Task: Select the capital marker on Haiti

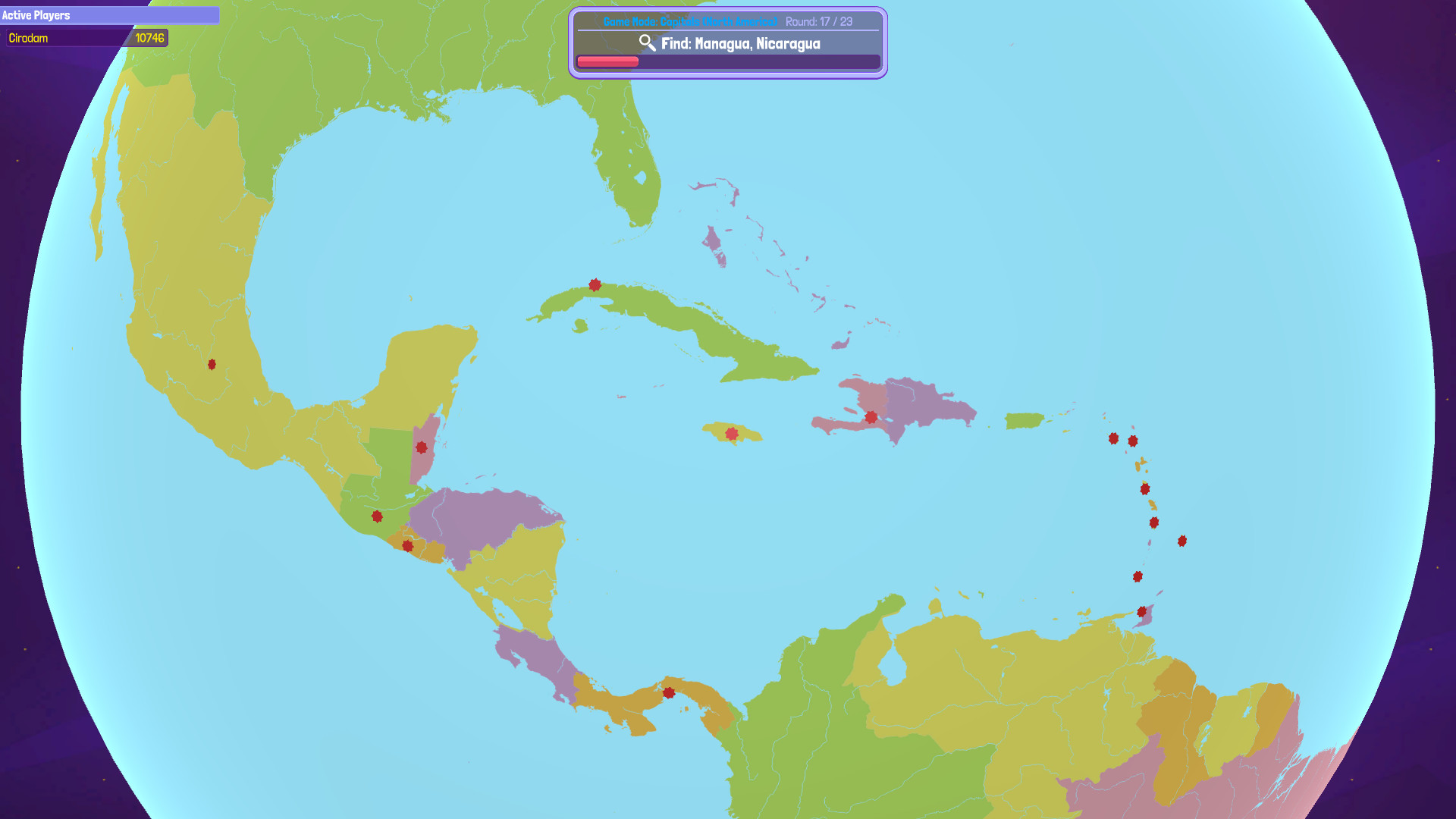Action: tap(871, 416)
